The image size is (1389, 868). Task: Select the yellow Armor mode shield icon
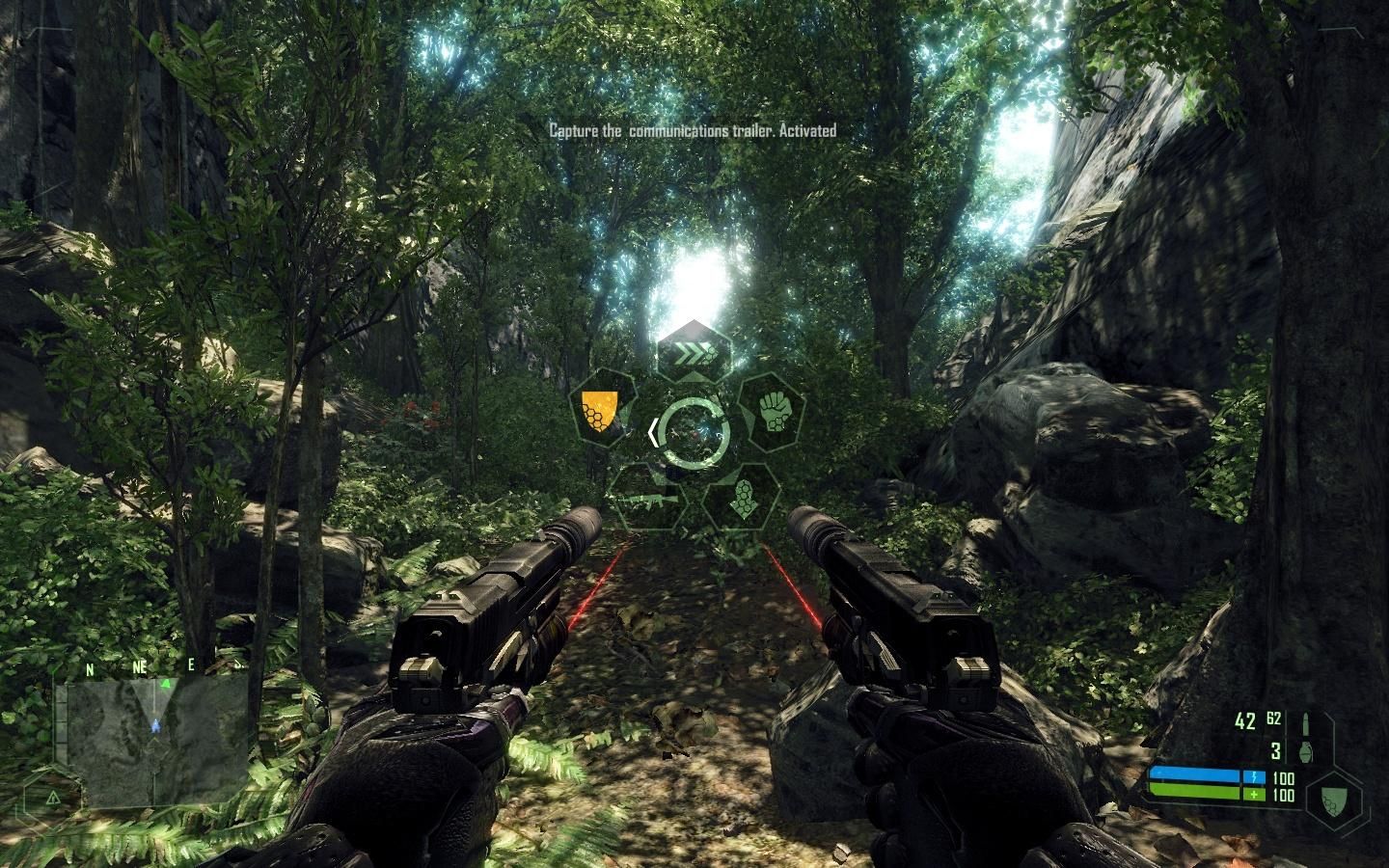pyautogui.click(x=600, y=412)
